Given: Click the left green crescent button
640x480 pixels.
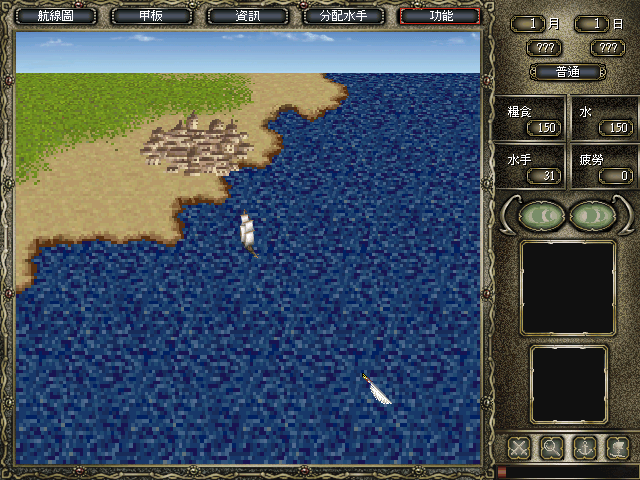Looking at the screenshot, I should click(x=540, y=216).
